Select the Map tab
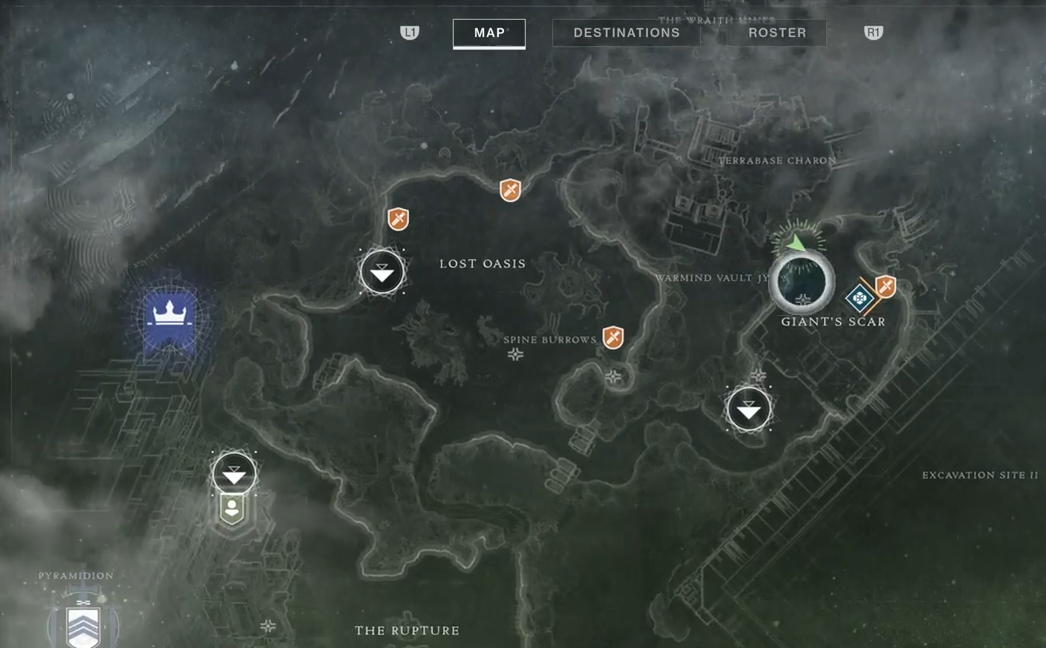The height and width of the screenshot is (648, 1046). point(489,33)
